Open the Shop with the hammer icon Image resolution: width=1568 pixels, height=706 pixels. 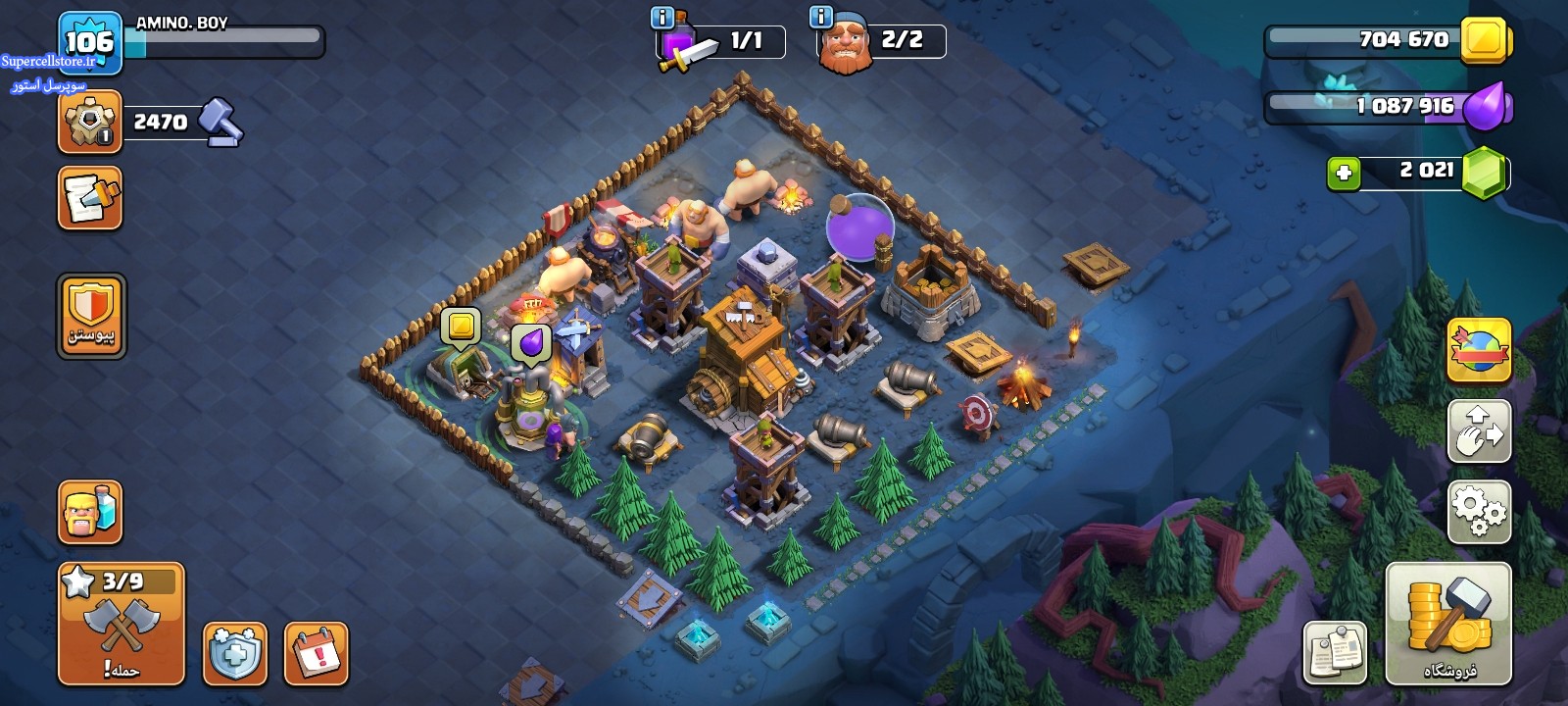point(1448,624)
